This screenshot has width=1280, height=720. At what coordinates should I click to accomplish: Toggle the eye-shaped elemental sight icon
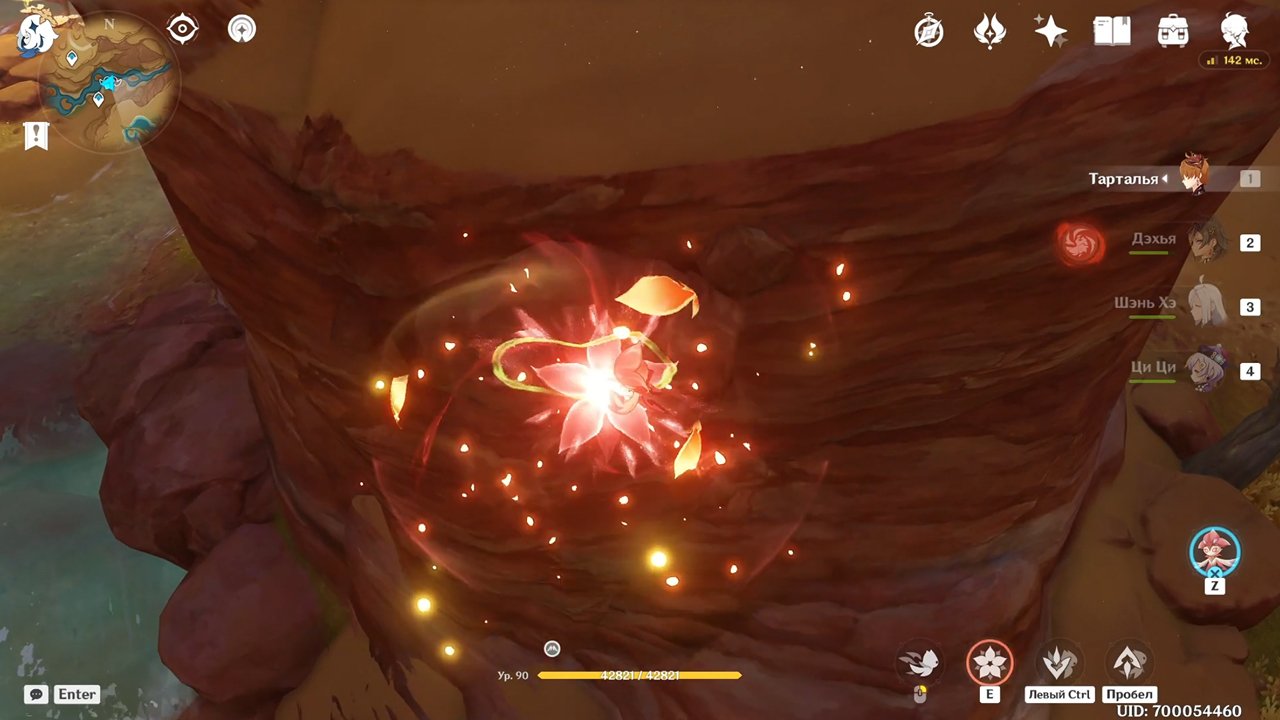click(183, 29)
